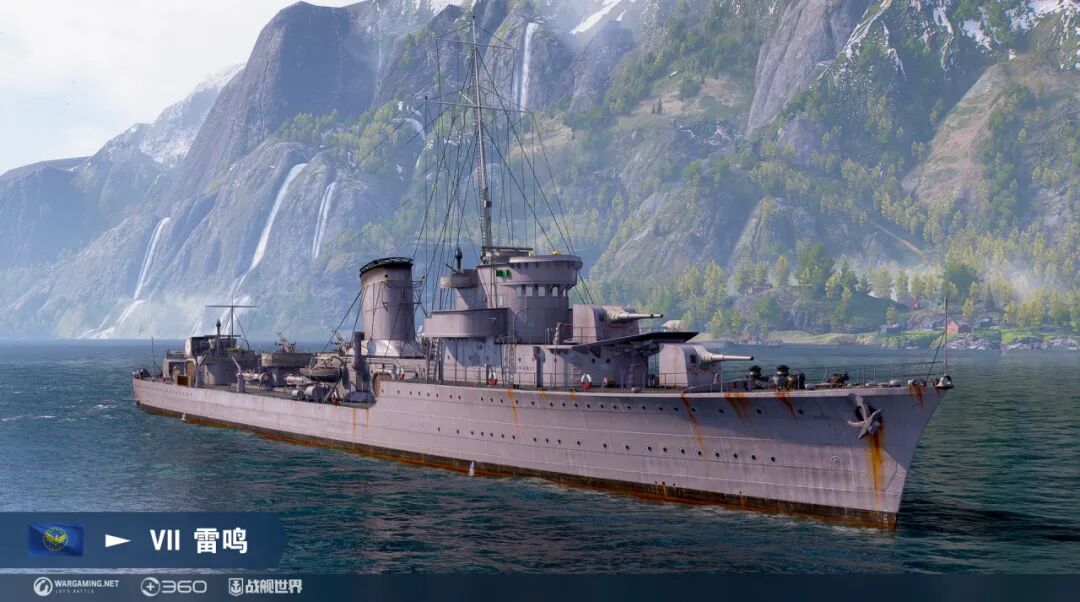Screen dimensions: 1080x602
Task: Open the 战舰世界 game logo
Action: [265, 586]
